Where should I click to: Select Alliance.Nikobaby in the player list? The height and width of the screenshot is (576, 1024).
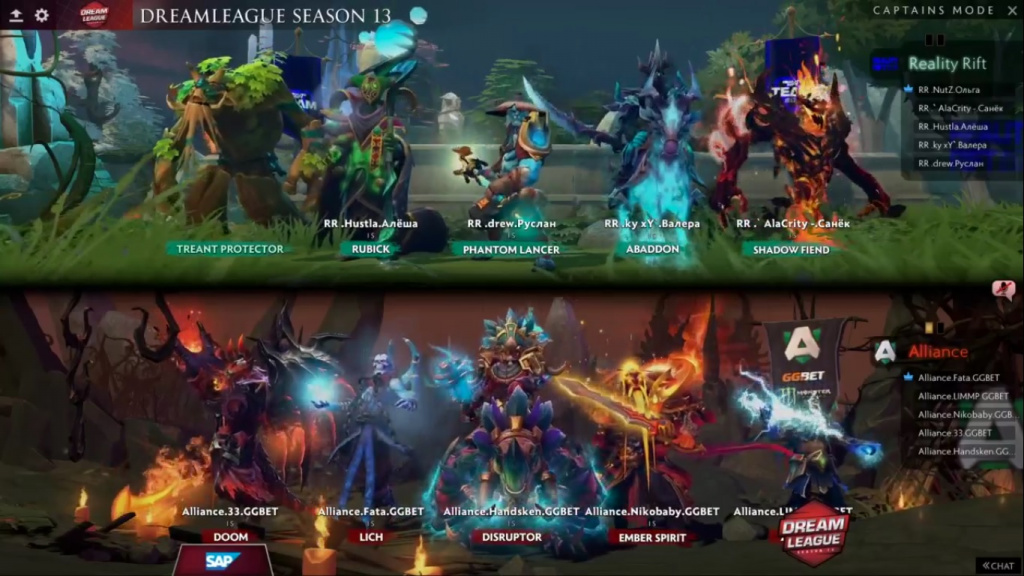960,414
